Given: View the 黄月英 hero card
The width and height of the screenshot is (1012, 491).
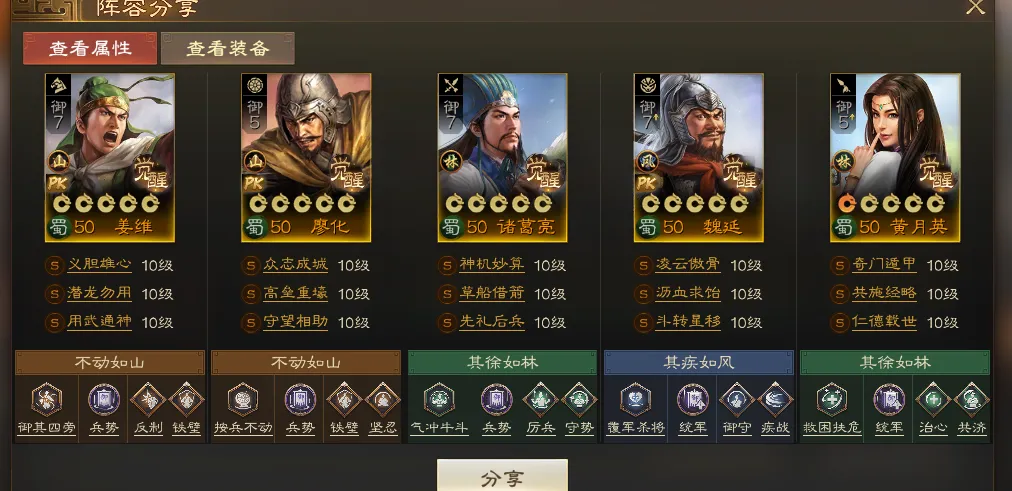Looking at the screenshot, I should point(894,157).
